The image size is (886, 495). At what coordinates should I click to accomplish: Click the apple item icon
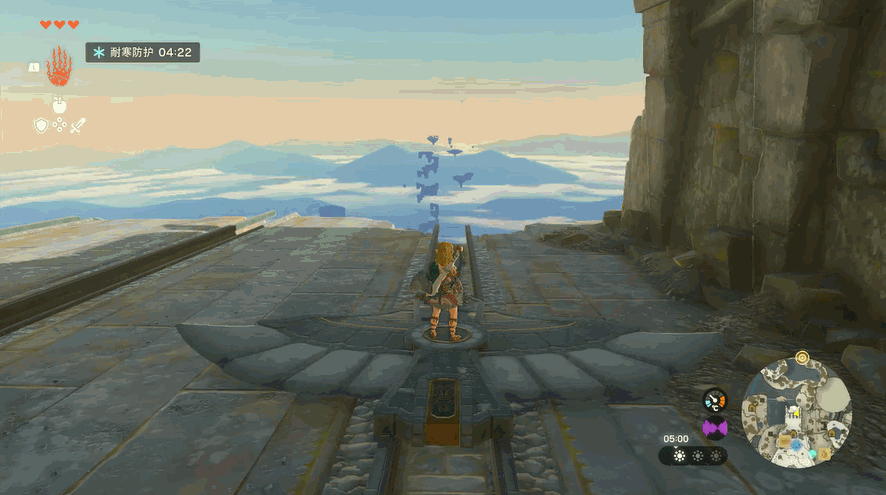(x=58, y=104)
